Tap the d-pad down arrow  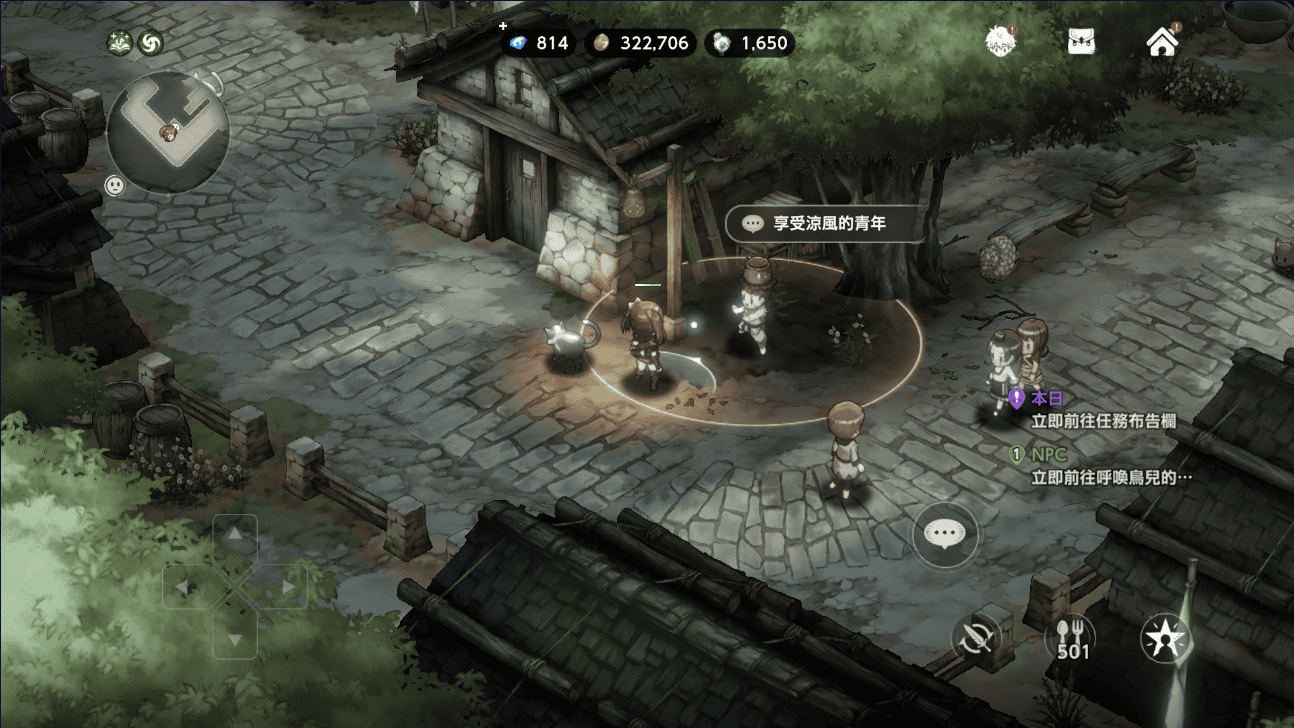(235, 638)
